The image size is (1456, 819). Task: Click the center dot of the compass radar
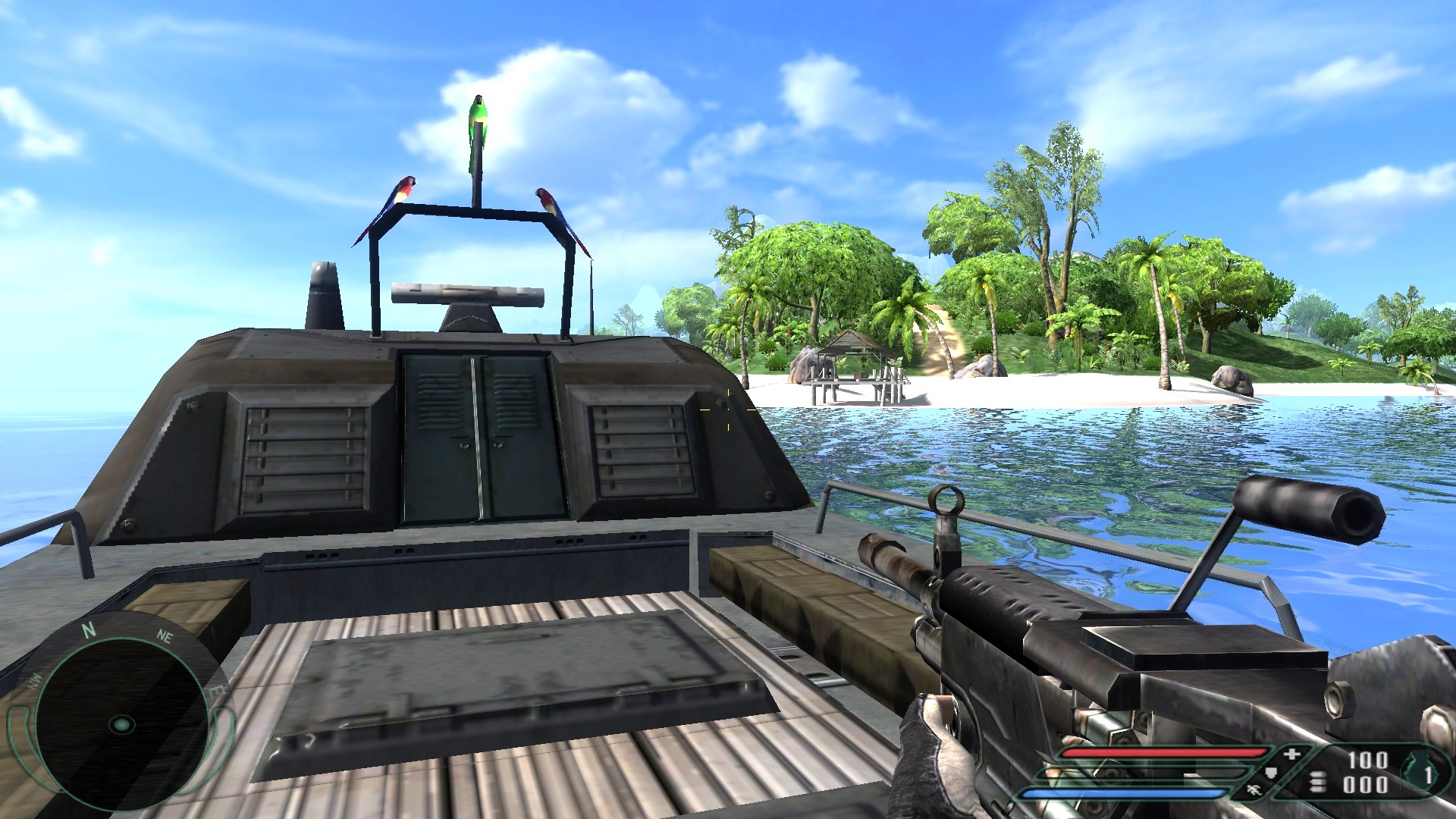click(122, 725)
